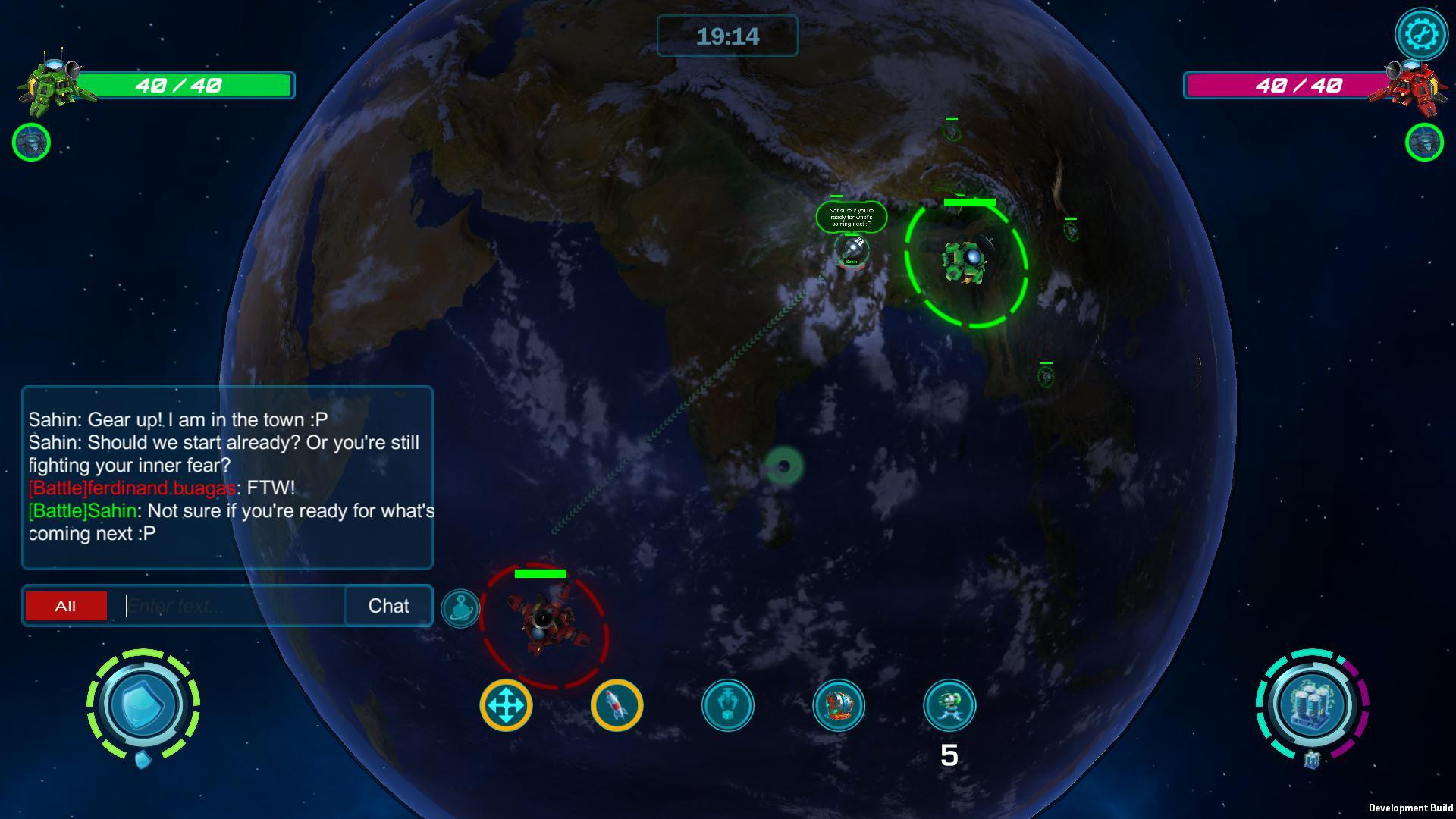Expand Sahin's speech bubble on the map
The image size is (1456, 819).
click(x=851, y=216)
